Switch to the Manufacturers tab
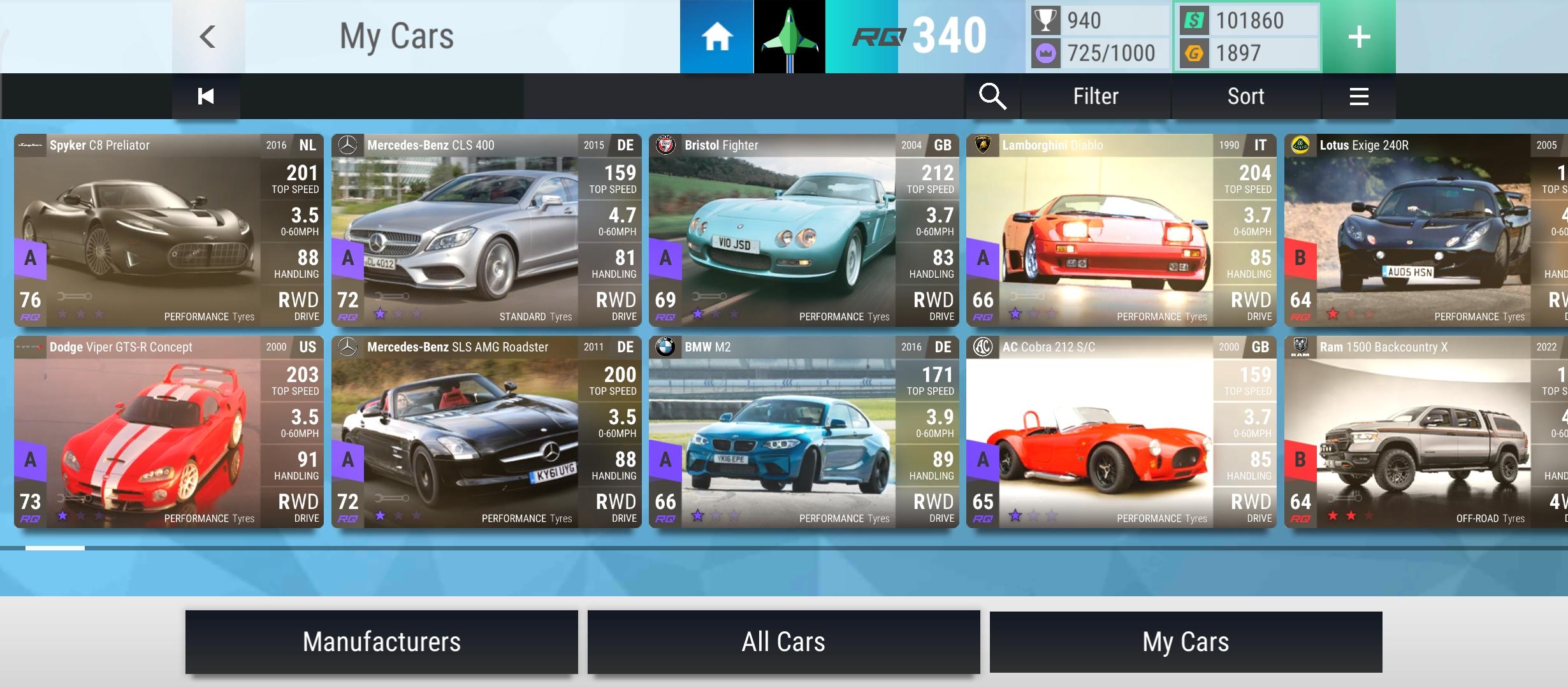This screenshot has height=688, width=1568. [x=381, y=641]
